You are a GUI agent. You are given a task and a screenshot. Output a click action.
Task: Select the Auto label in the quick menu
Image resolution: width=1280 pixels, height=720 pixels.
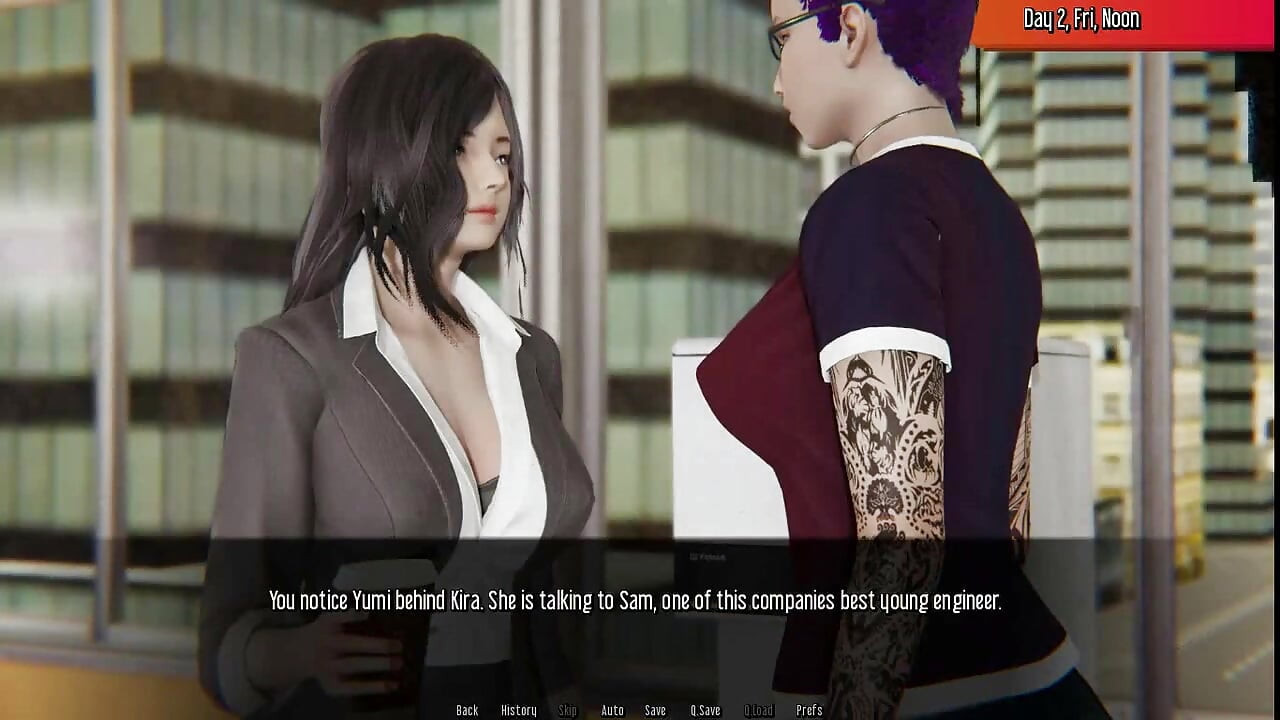coord(611,710)
